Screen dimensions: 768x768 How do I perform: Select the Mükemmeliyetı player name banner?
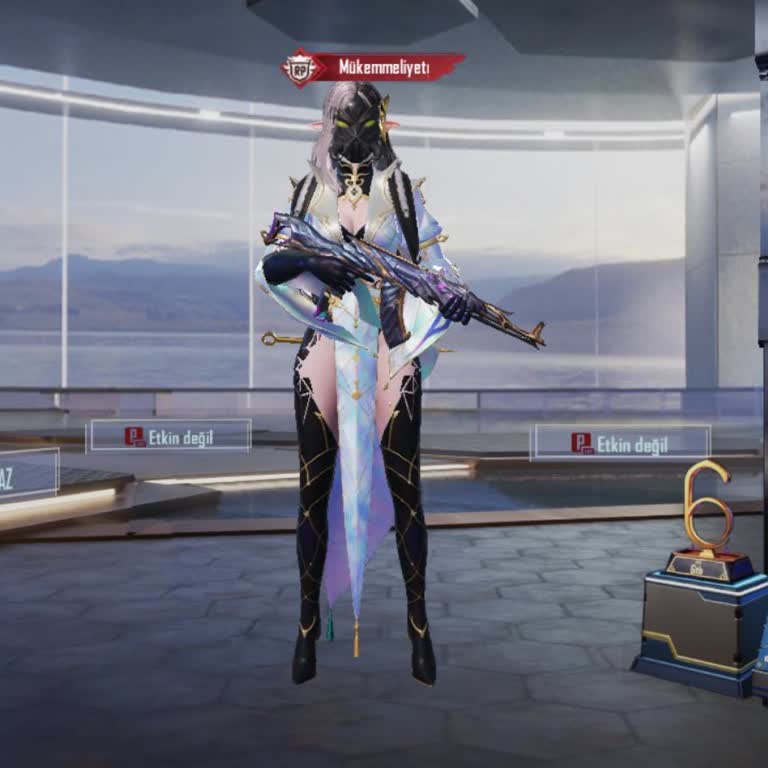[x=384, y=67]
